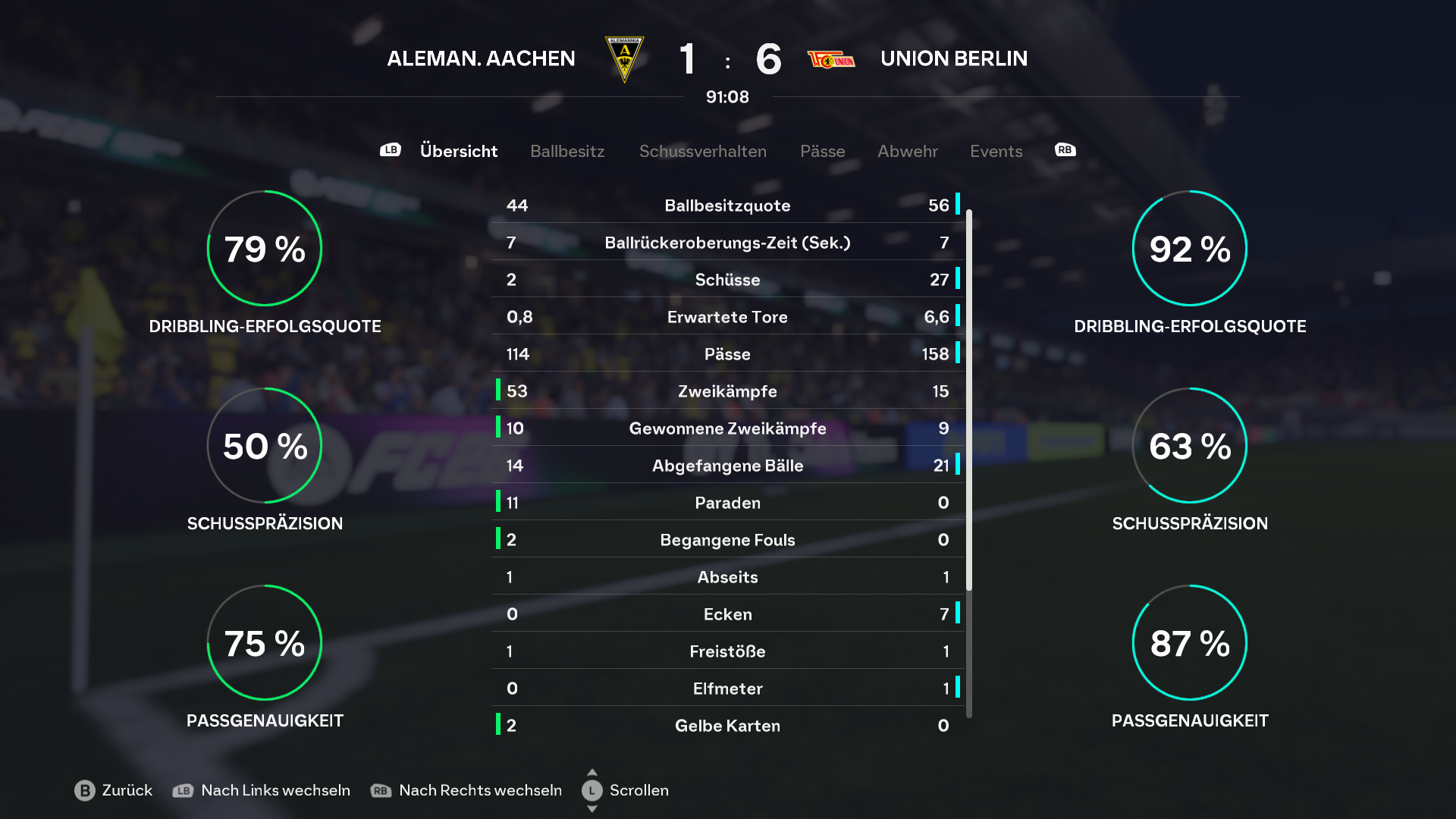Image resolution: width=1456 pixels, height=819 pixels.
Task: View the Events tab
Action: click(x=996, y=151)
